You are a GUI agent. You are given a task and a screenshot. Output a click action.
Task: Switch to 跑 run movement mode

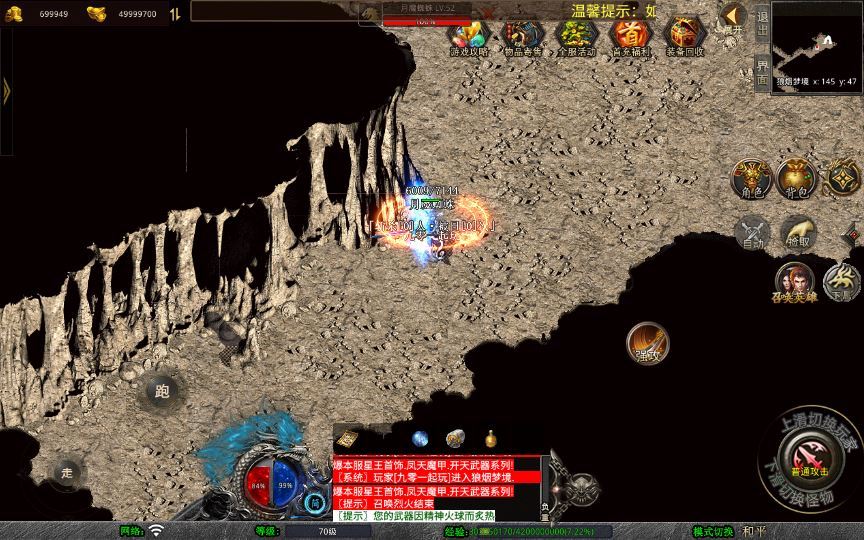point(162,391)
